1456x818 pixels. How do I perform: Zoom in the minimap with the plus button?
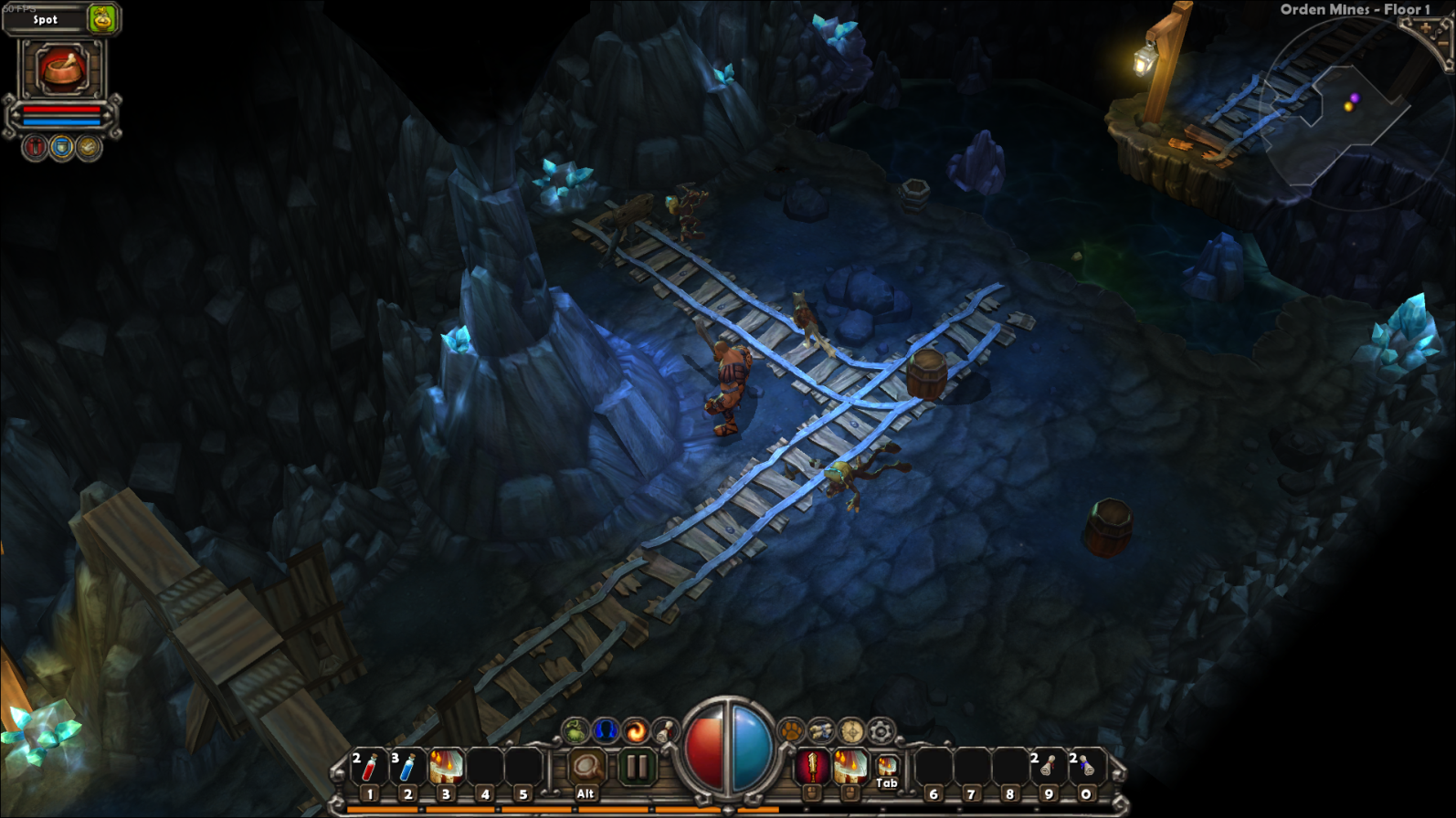(x=1426, y=28)
